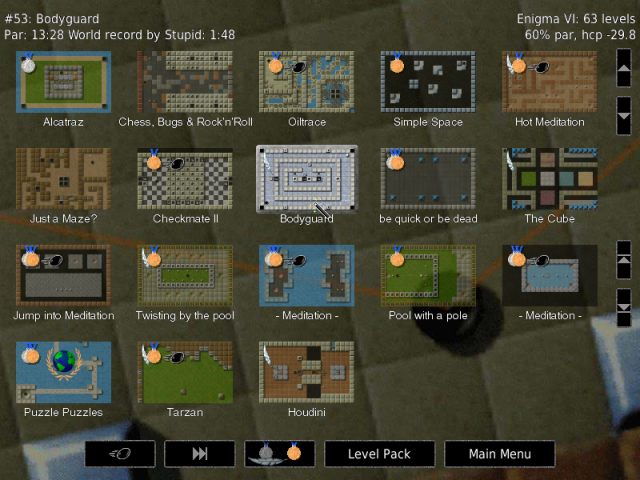Select the Puzzle Puzzles level
The image size is (640, 480).
pyautogui.click(x=64, y=371)
